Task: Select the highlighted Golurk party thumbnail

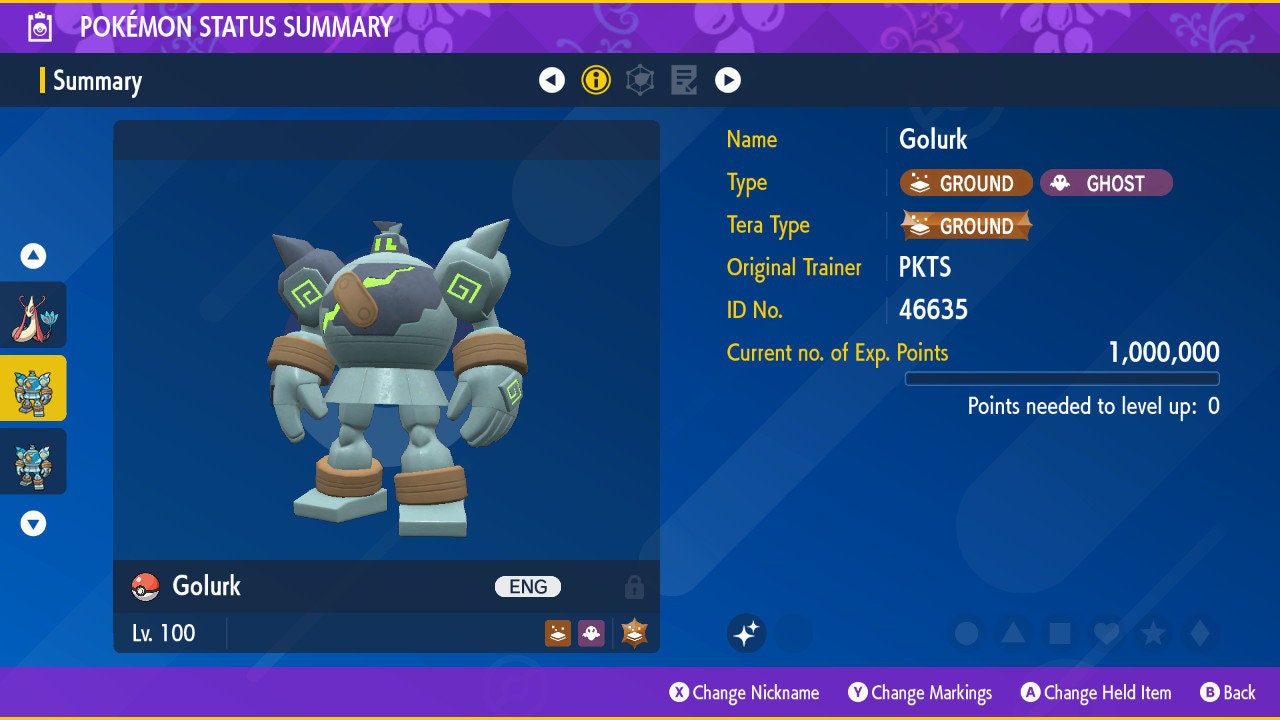Action: click(34, 388)
